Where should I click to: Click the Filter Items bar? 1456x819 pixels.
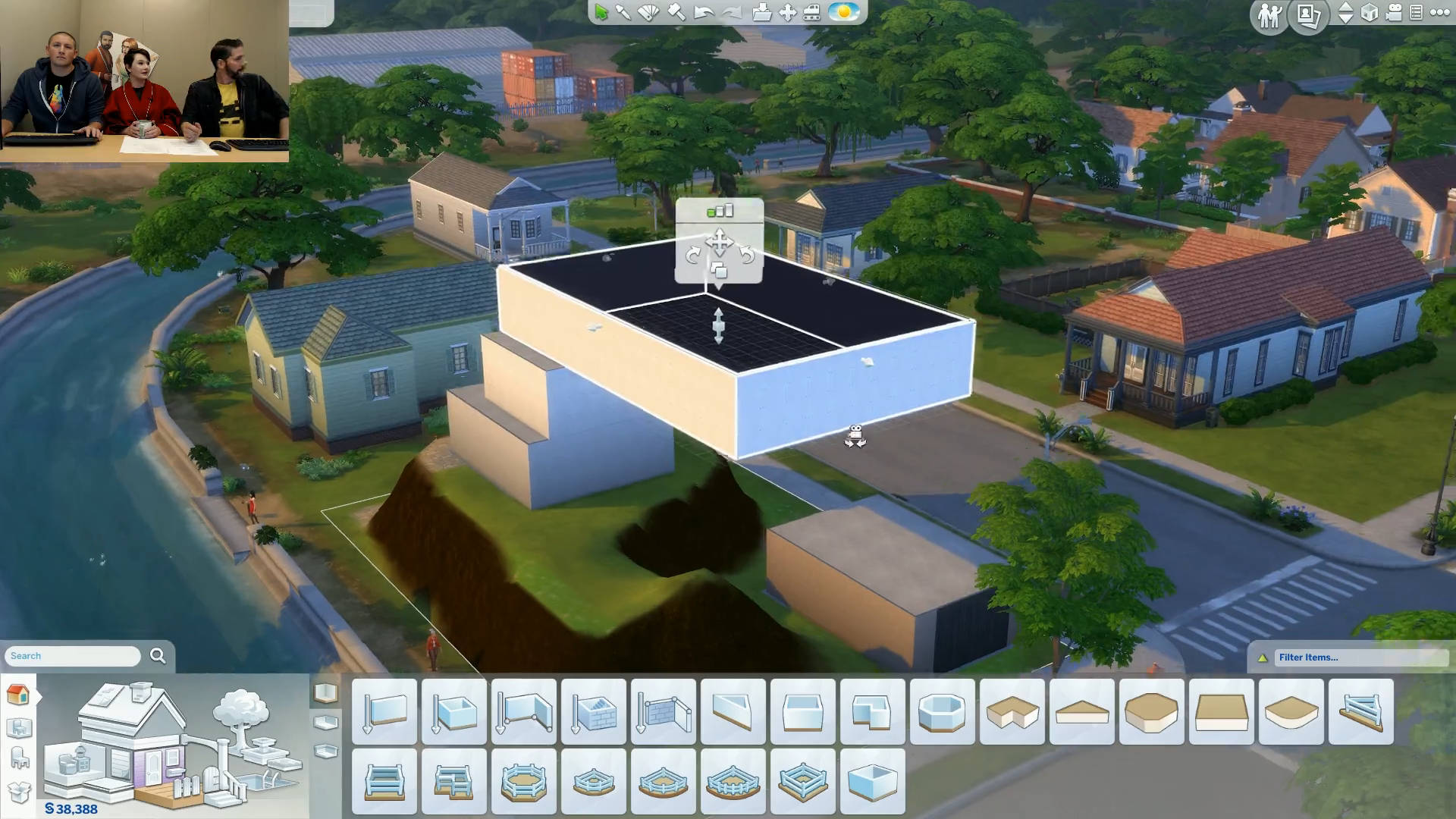pos(1357,657)
